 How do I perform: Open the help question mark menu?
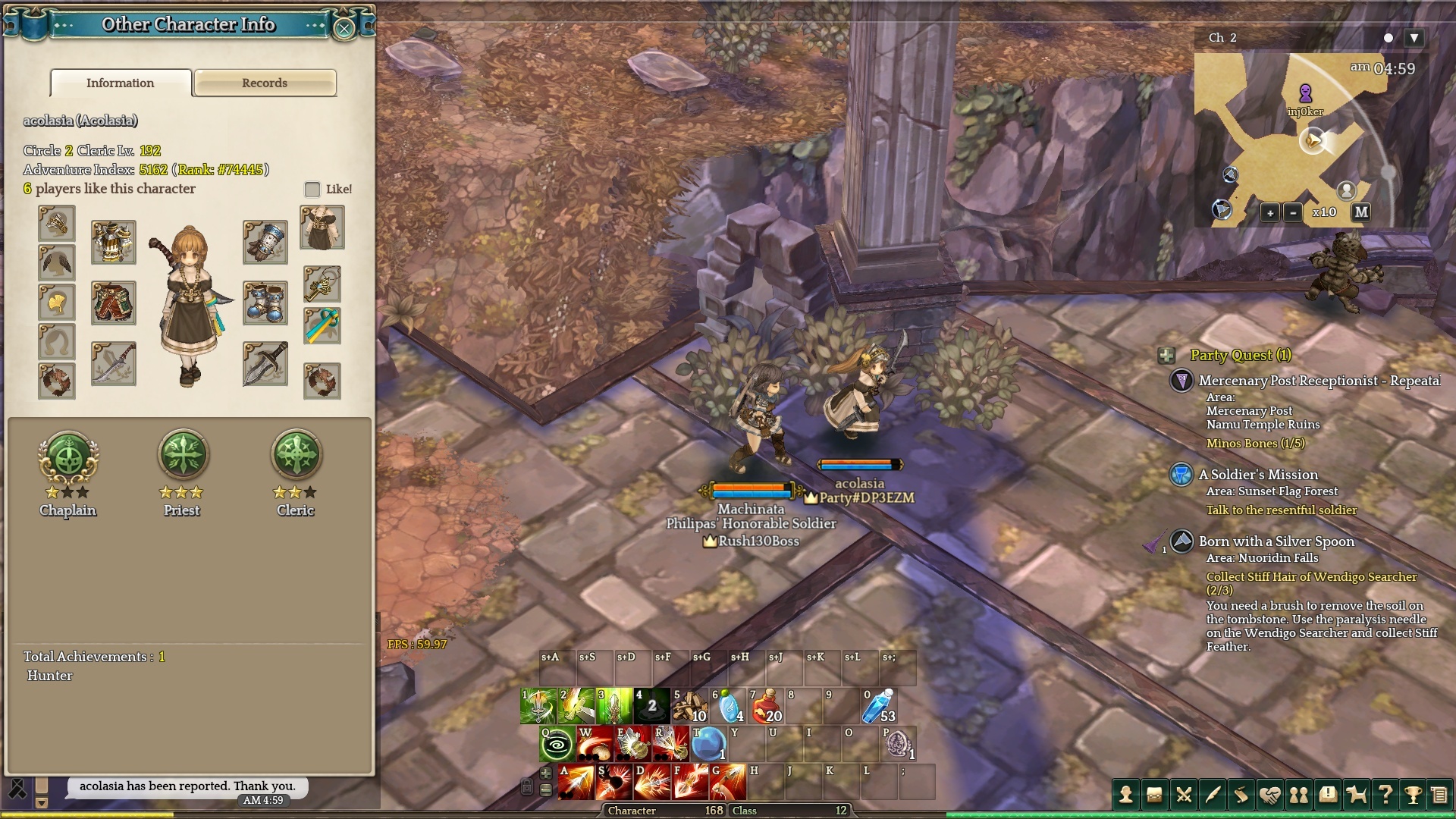pyautogui.click(x=1385, y=795)
